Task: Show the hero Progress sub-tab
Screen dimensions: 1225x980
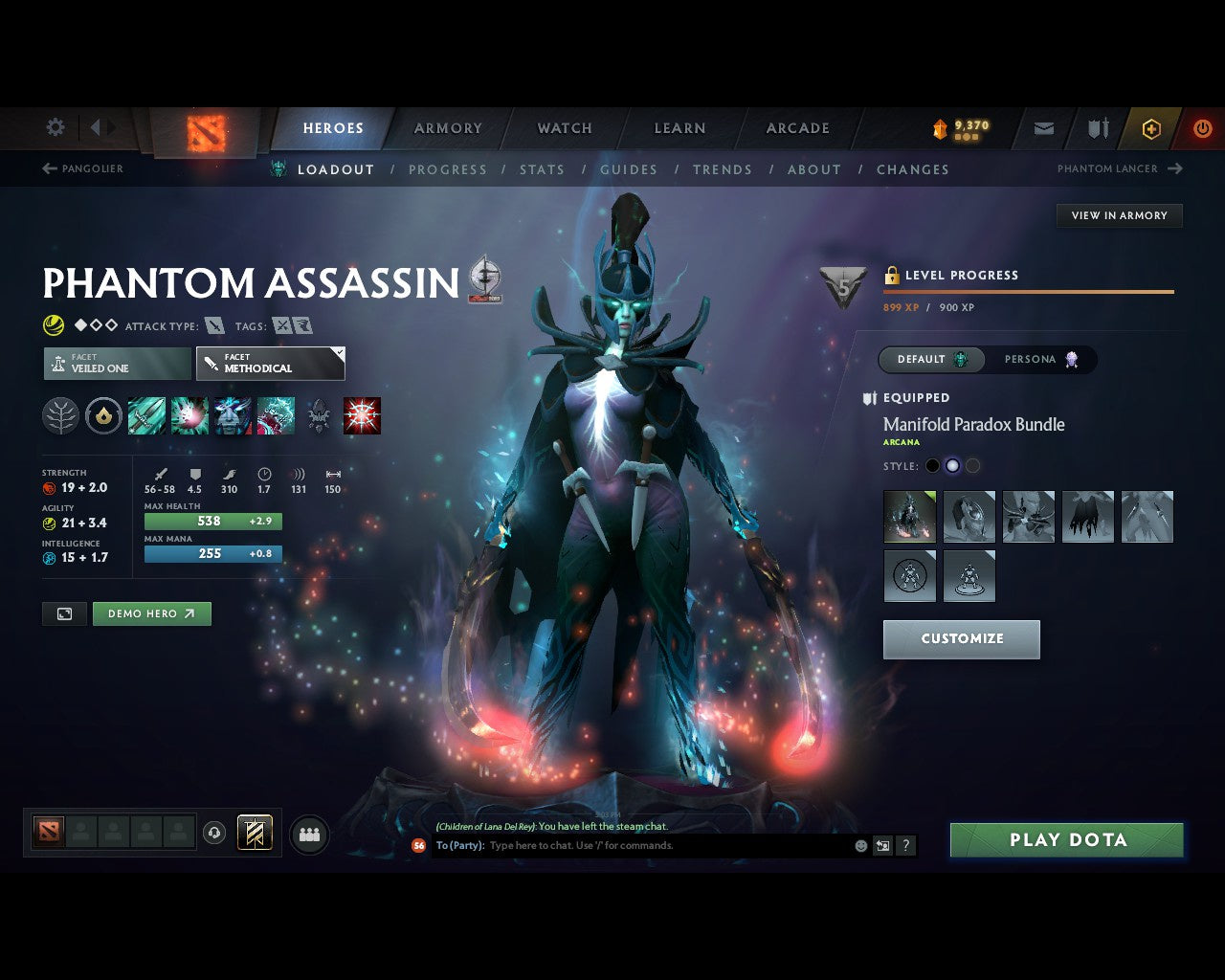Action: (x=448, y=169)
